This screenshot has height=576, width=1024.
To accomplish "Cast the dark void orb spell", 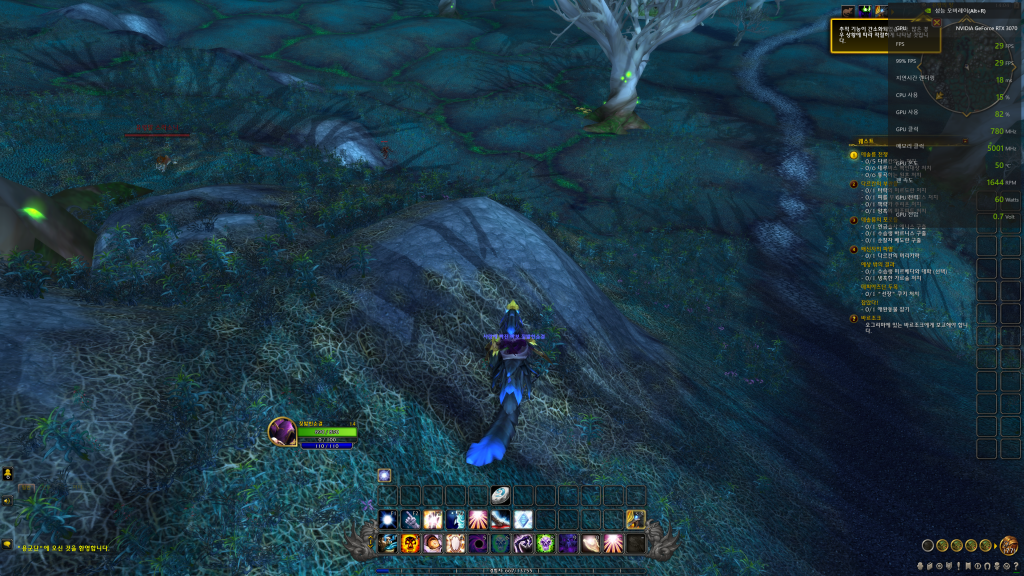I will click(x=478, y=543).
